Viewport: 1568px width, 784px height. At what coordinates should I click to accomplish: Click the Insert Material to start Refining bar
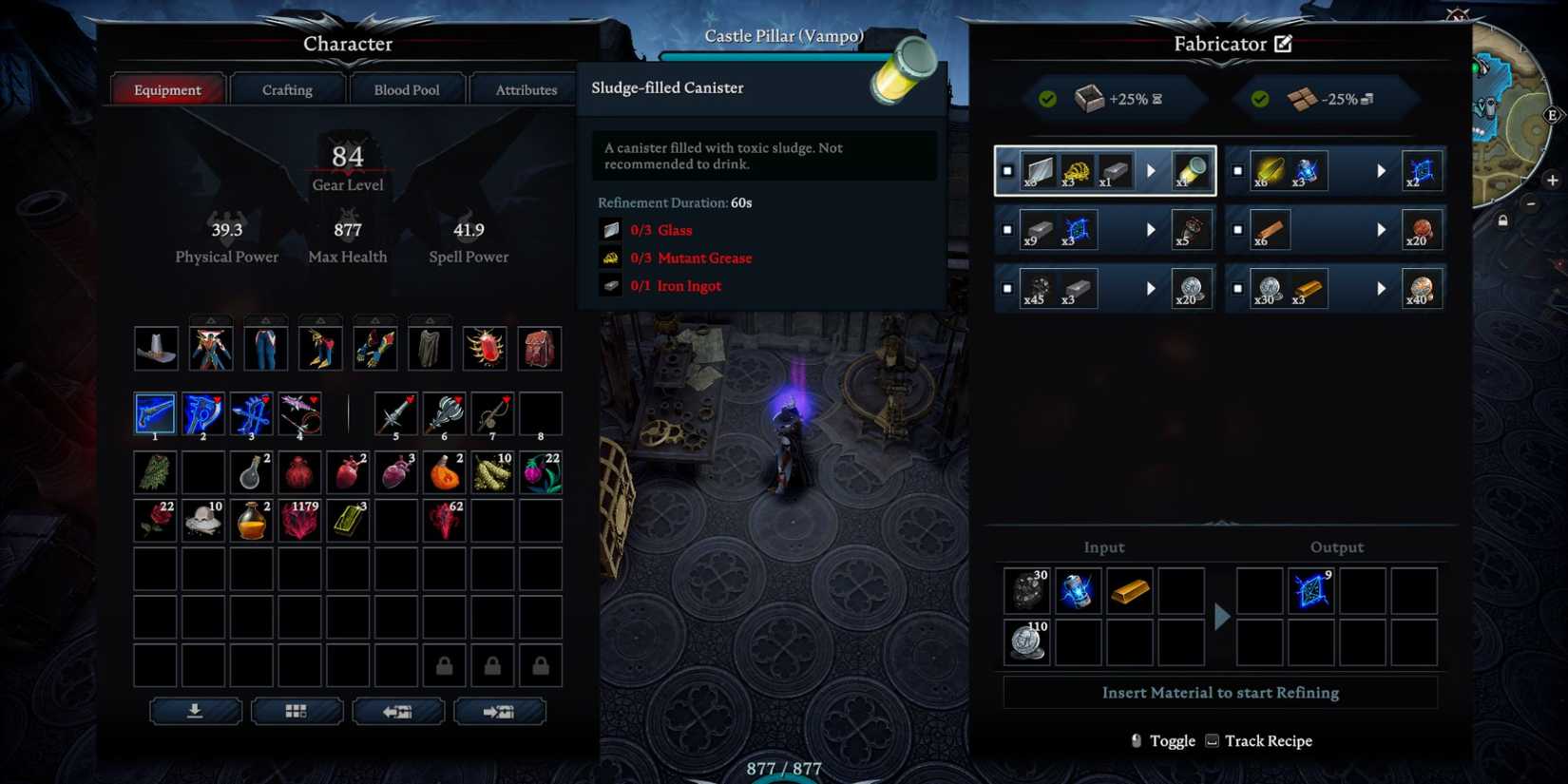tap(1220, 692)
